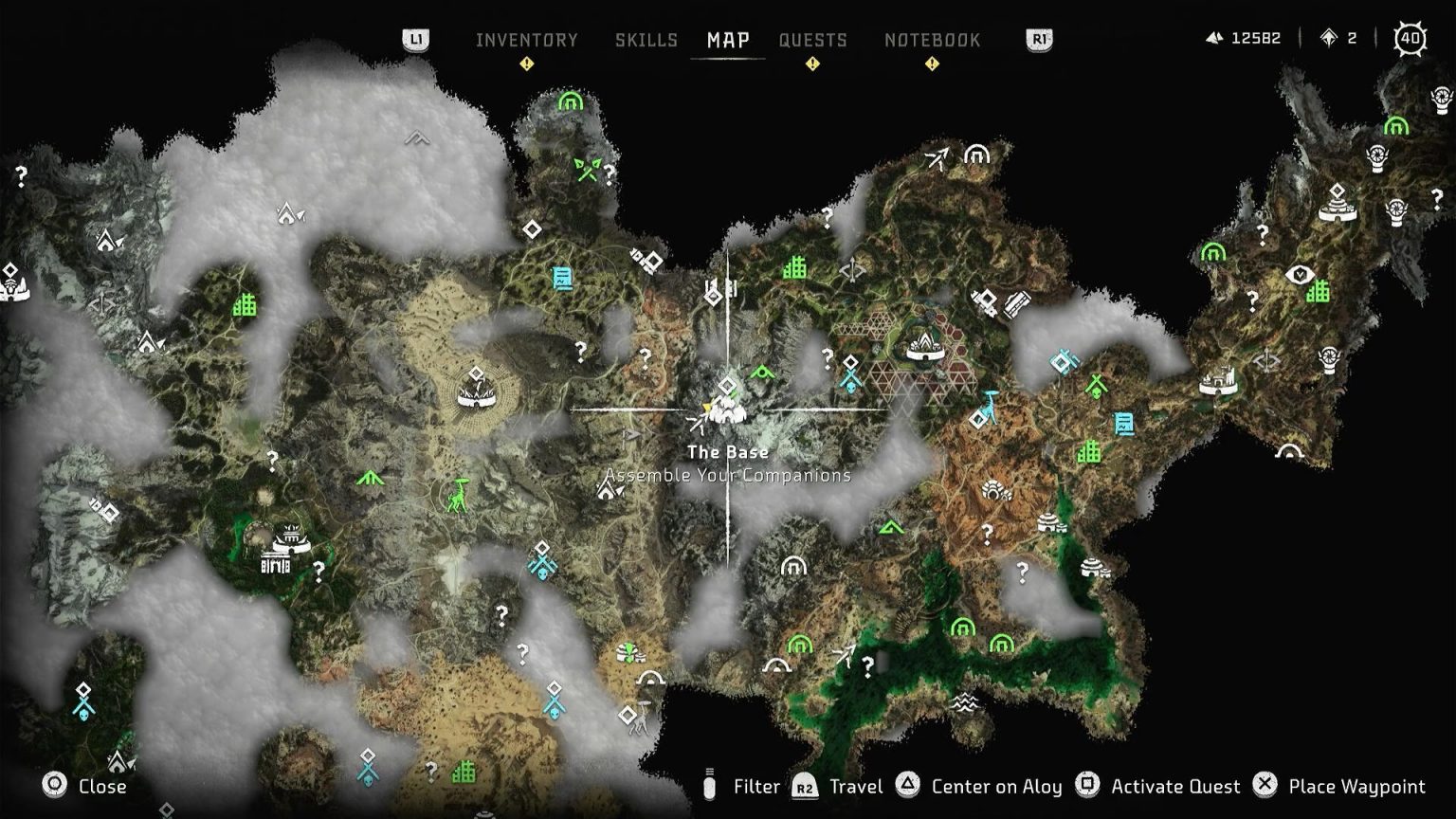Switch to the Inventory tab

pos(526,40)
